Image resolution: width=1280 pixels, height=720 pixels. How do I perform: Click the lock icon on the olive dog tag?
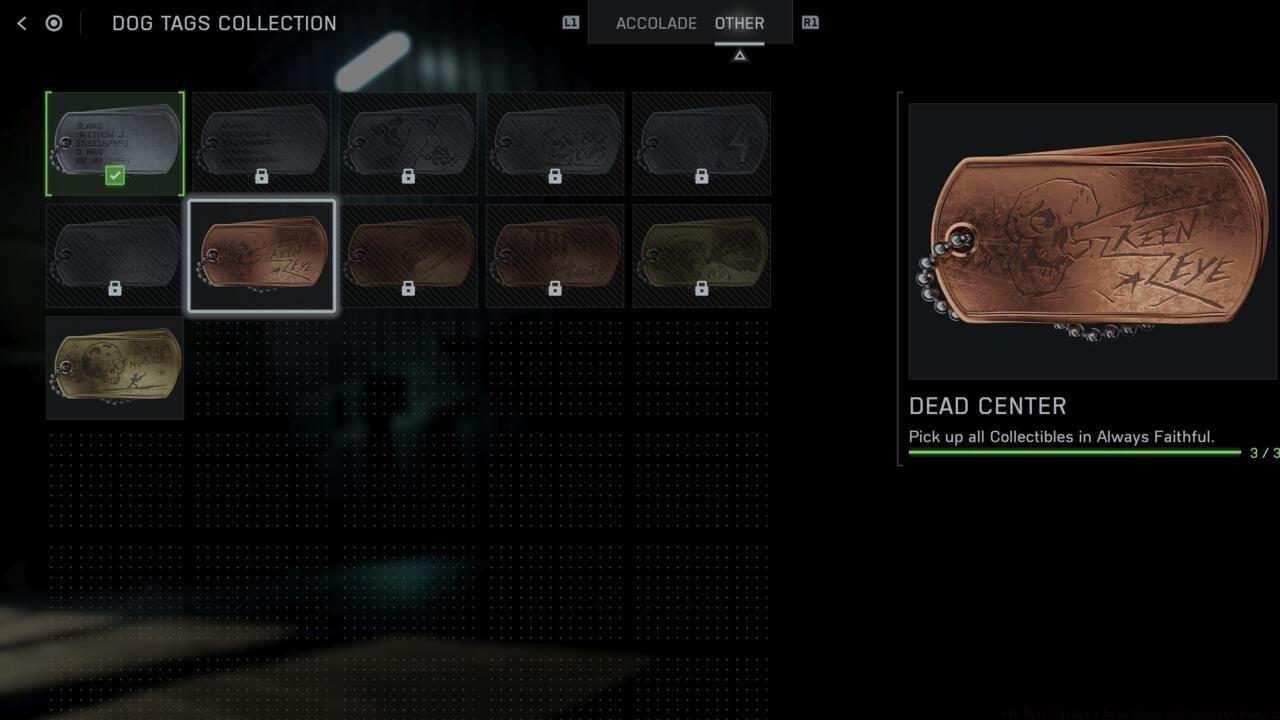click(x=701, y=288)
